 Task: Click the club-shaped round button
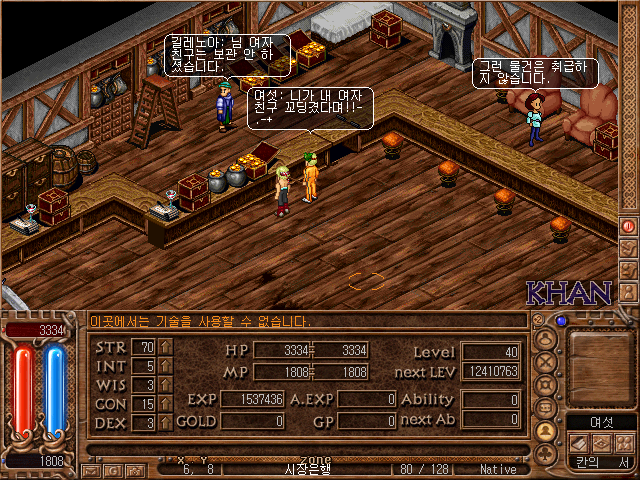click(x=546, y=454)
